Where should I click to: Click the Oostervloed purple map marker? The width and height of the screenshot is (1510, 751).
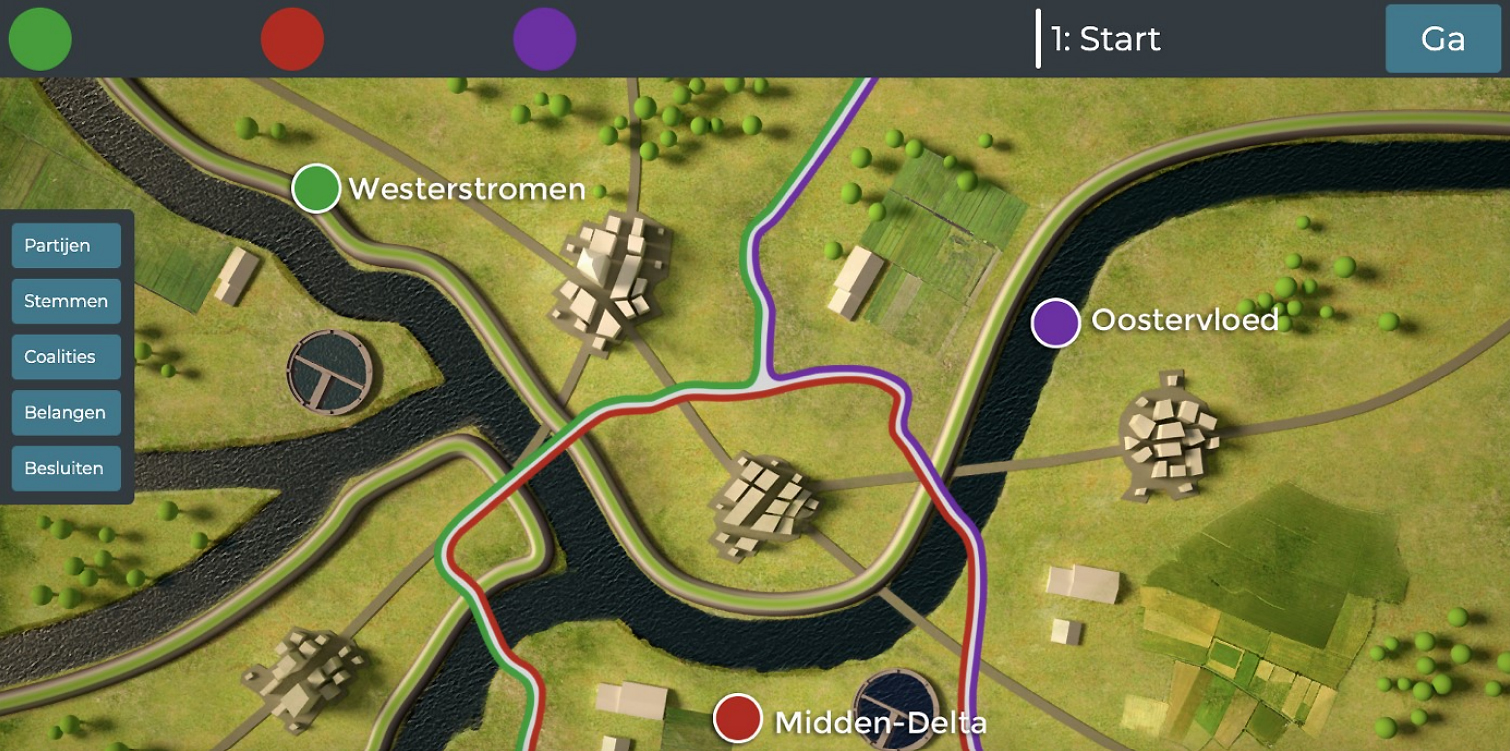click(1057, 322)
